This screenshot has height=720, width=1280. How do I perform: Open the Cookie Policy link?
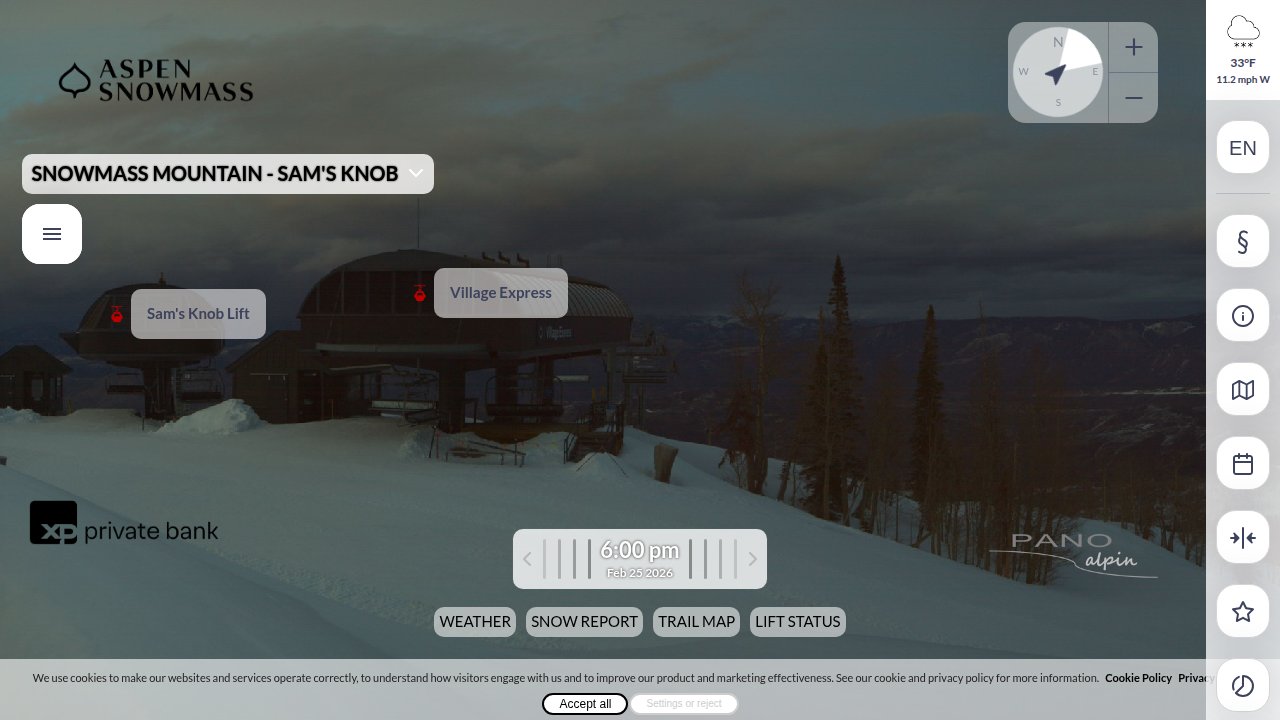pos(1138,678)
